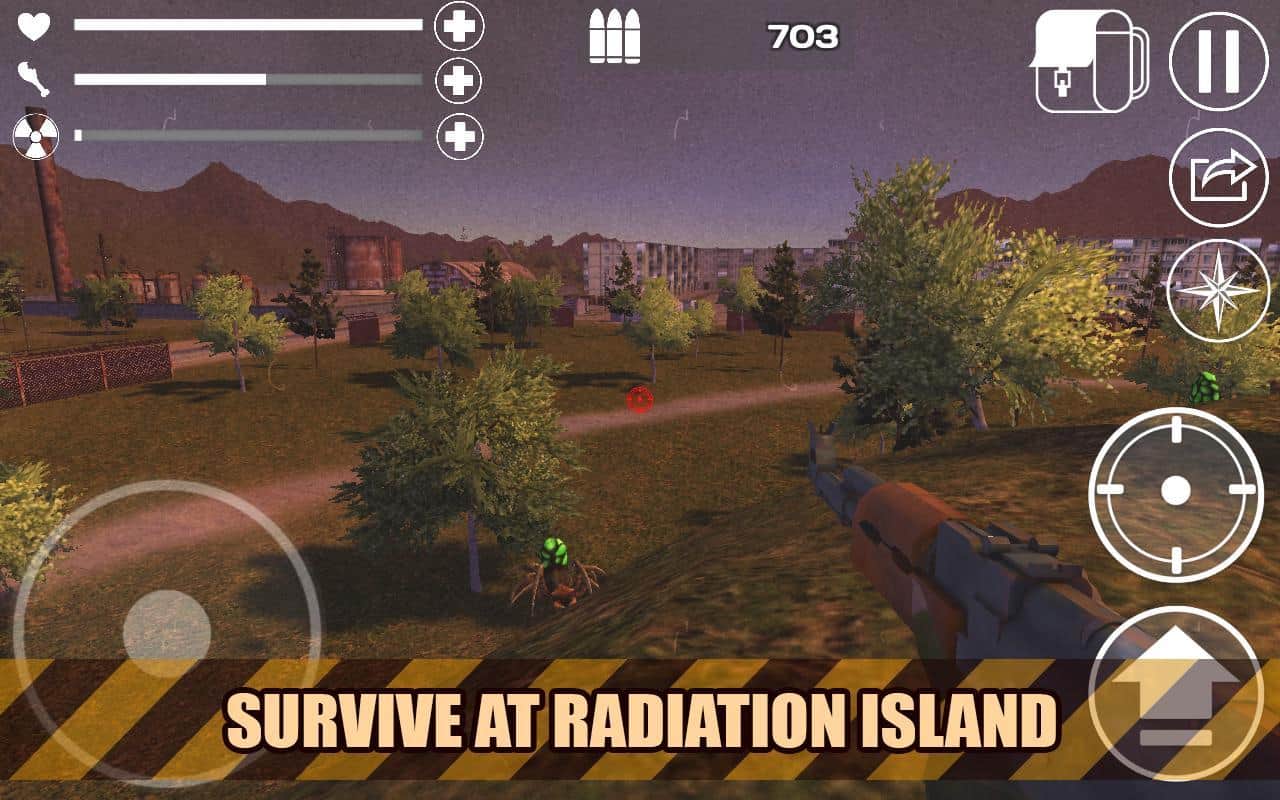Aim at the red crosshair target
1280x800 pixels.
638,402
